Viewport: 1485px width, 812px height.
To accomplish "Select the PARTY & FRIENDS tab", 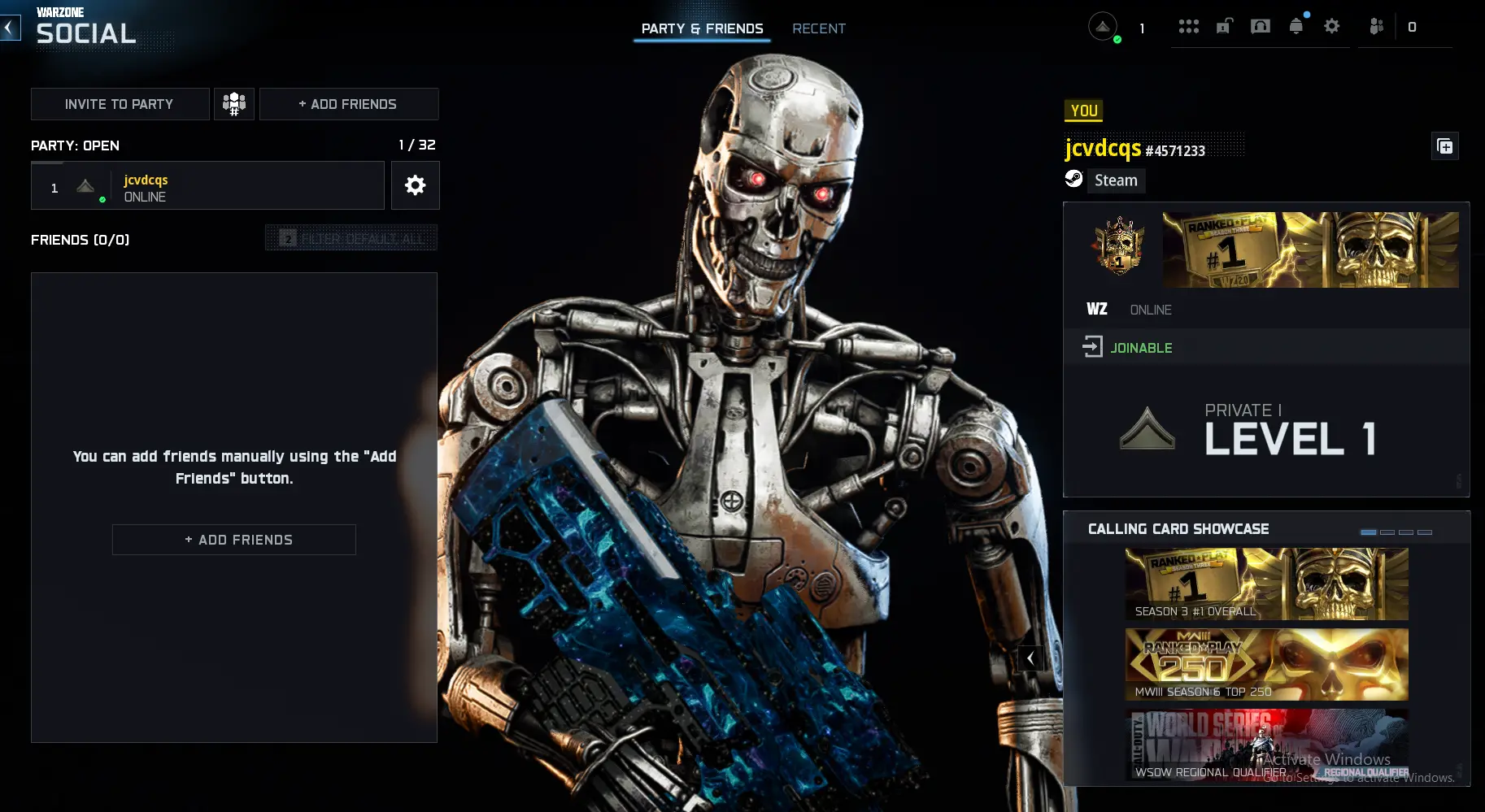I will (x=701, y=28).
